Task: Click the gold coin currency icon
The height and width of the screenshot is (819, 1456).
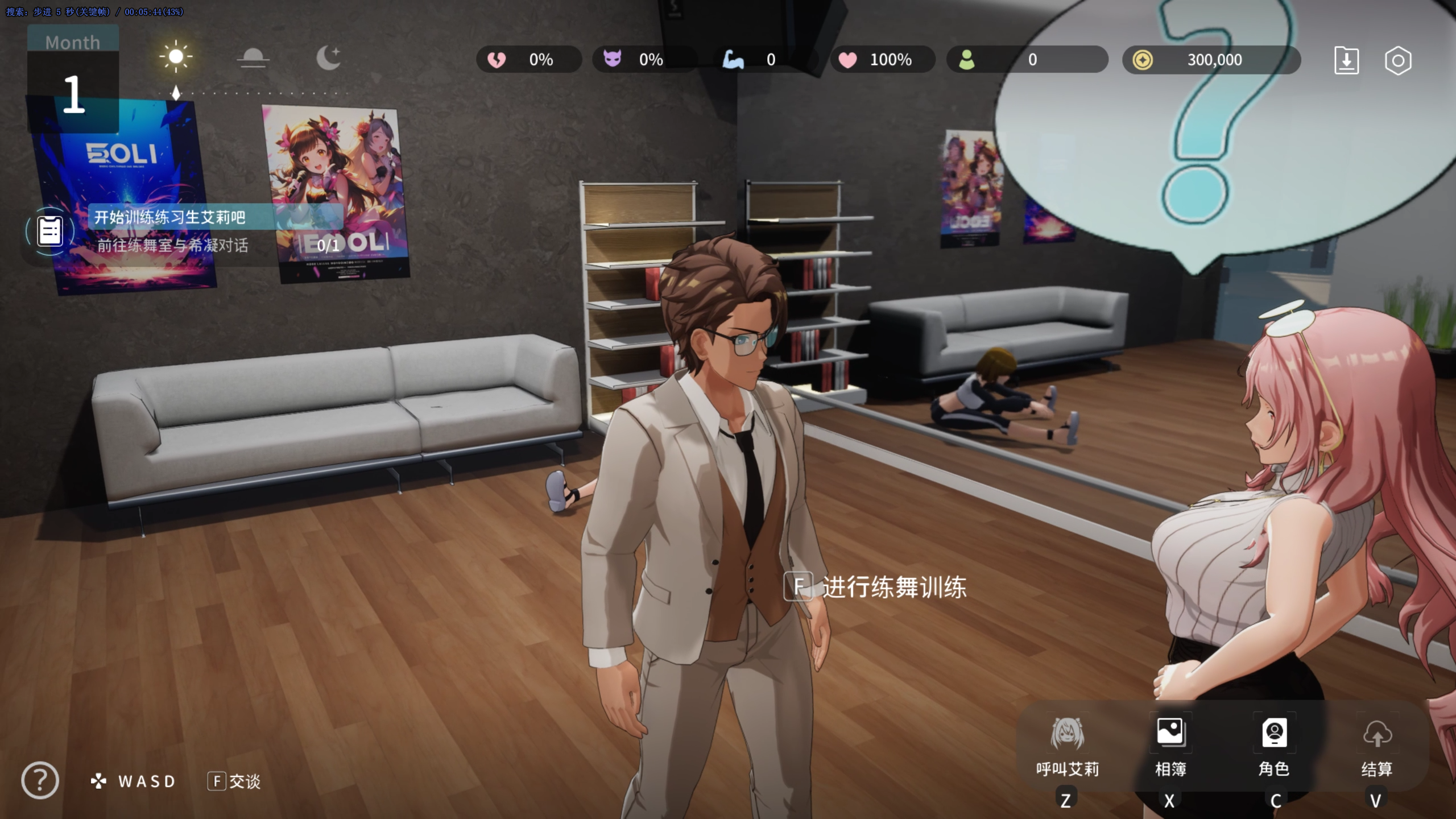Action: [x=1142, y=60]
